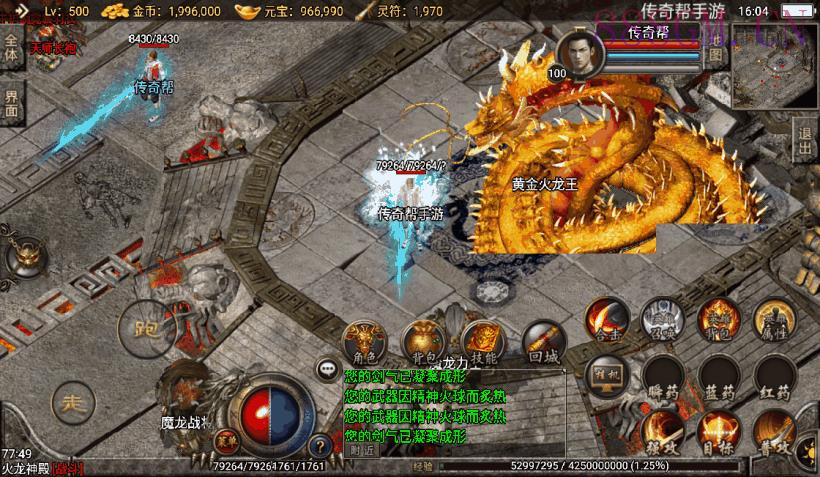
Task: Tap the 召唤 summon button
Action: 661,320
